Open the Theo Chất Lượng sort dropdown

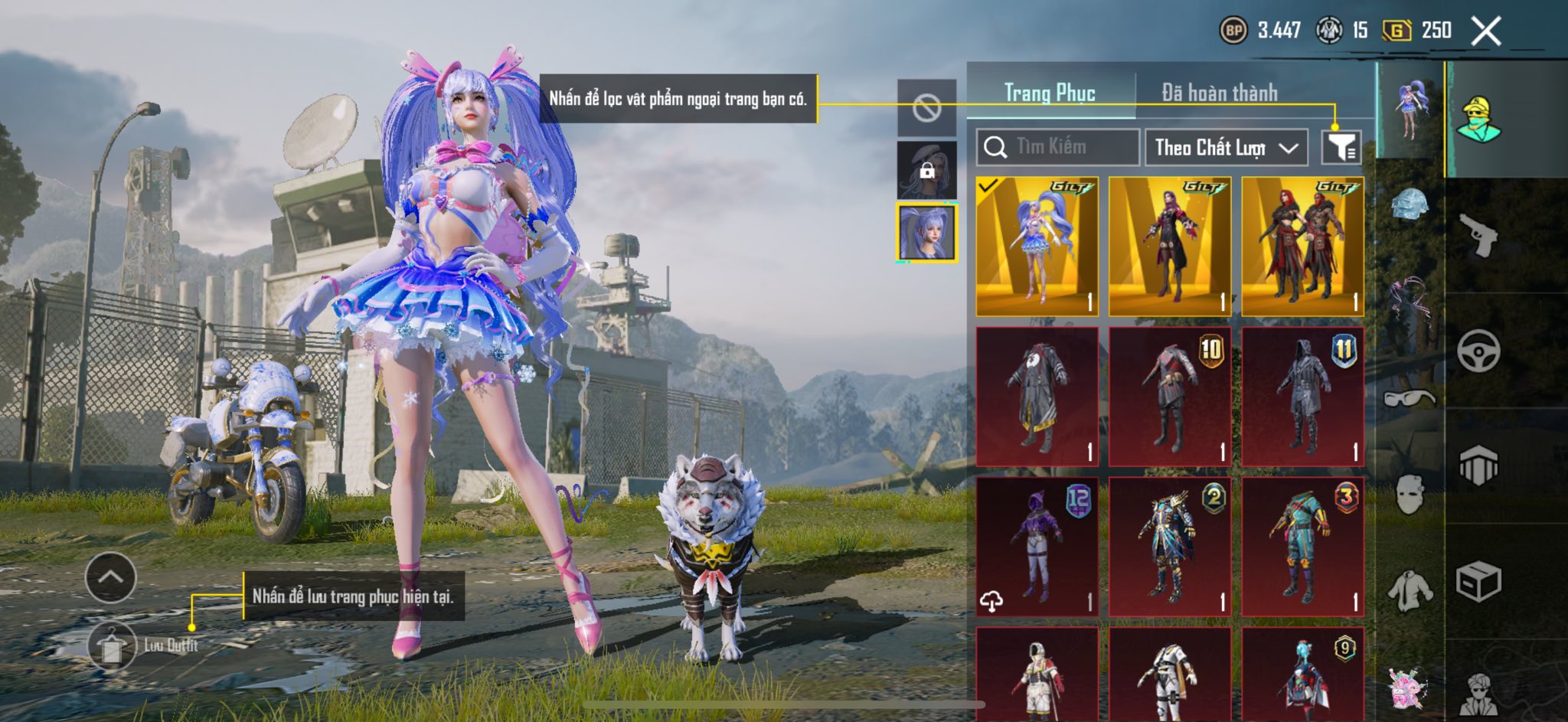point(1225,147)
